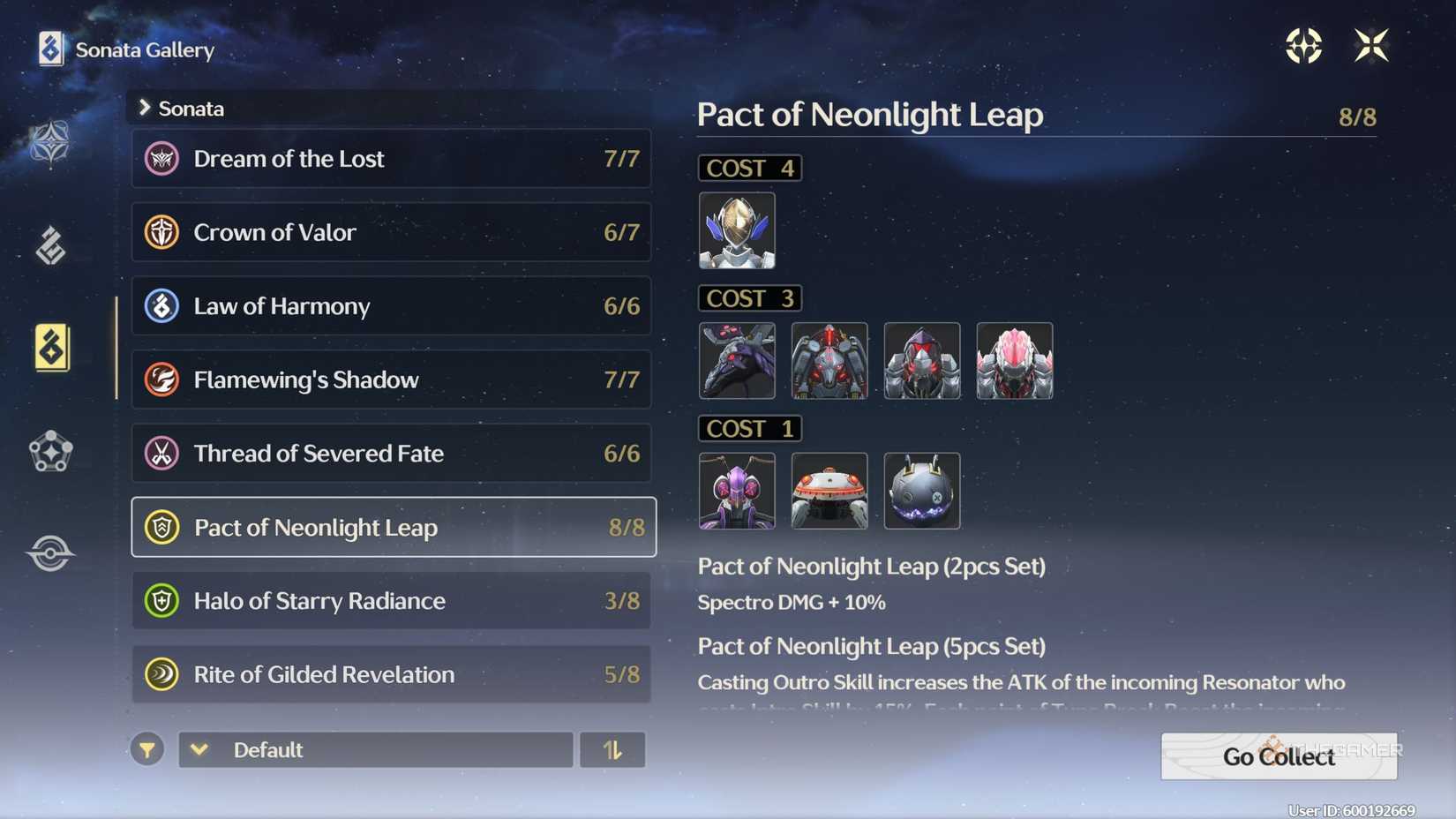This screenshot has height=819, width=1456.
Task: Click the Flamewing's Shadow set emblem icon
Action: coord(161,379)
